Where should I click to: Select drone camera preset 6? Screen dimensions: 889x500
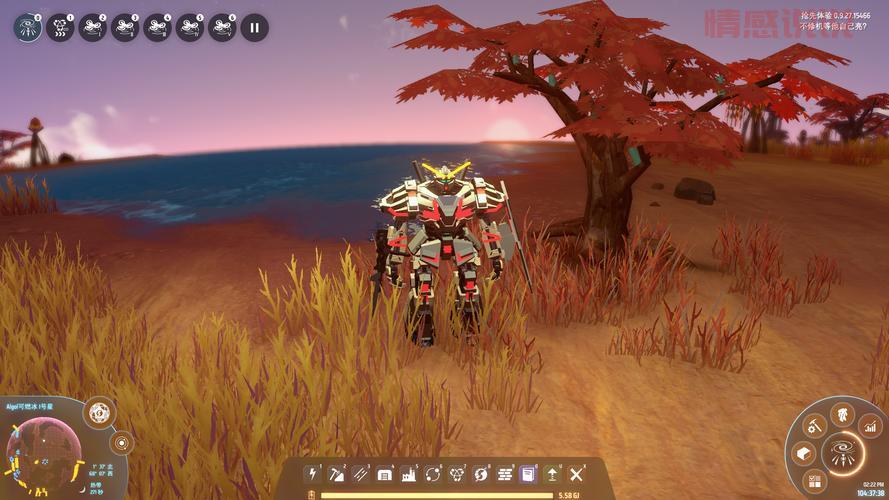tap(221, 27)
